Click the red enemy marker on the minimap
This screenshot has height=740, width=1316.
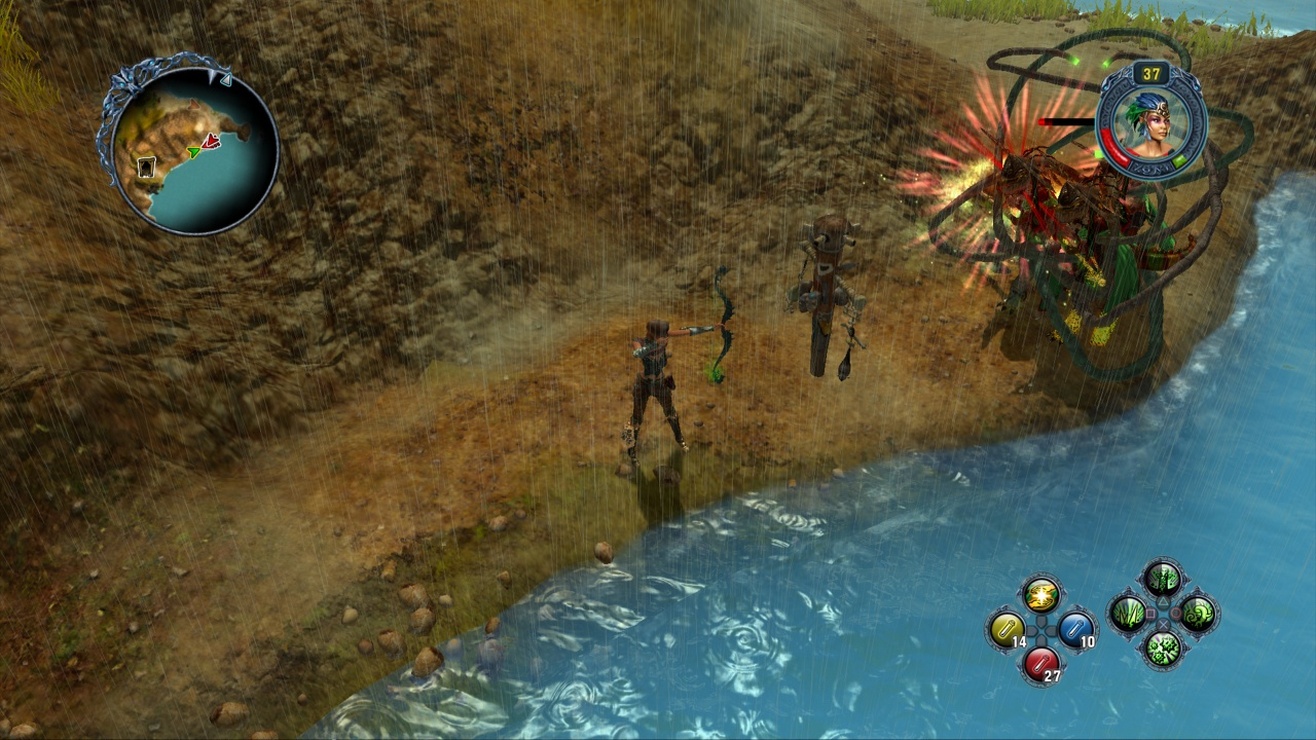211,141
